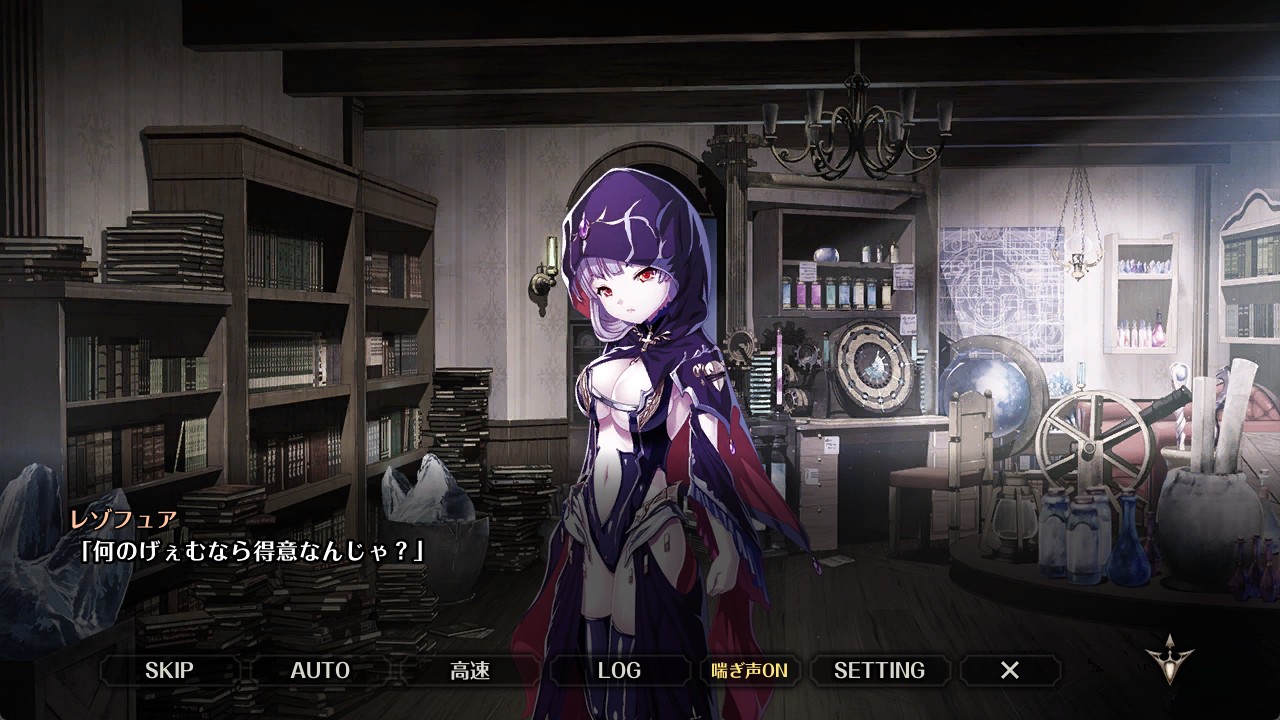Open the dialogue LOG

[619, 670]
